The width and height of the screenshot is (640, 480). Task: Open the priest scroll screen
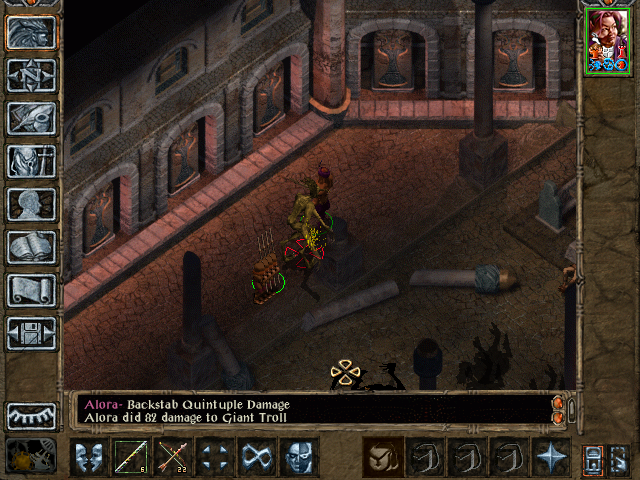[x=31, y=290]
